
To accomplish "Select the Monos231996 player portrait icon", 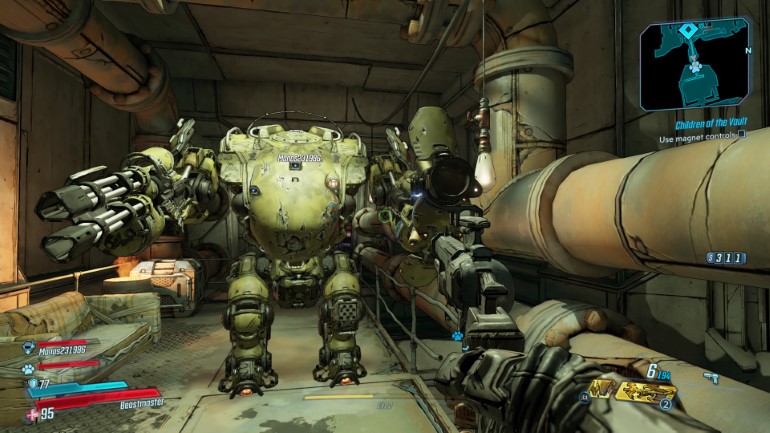I will pyautogui.click(x=29, y=348).
